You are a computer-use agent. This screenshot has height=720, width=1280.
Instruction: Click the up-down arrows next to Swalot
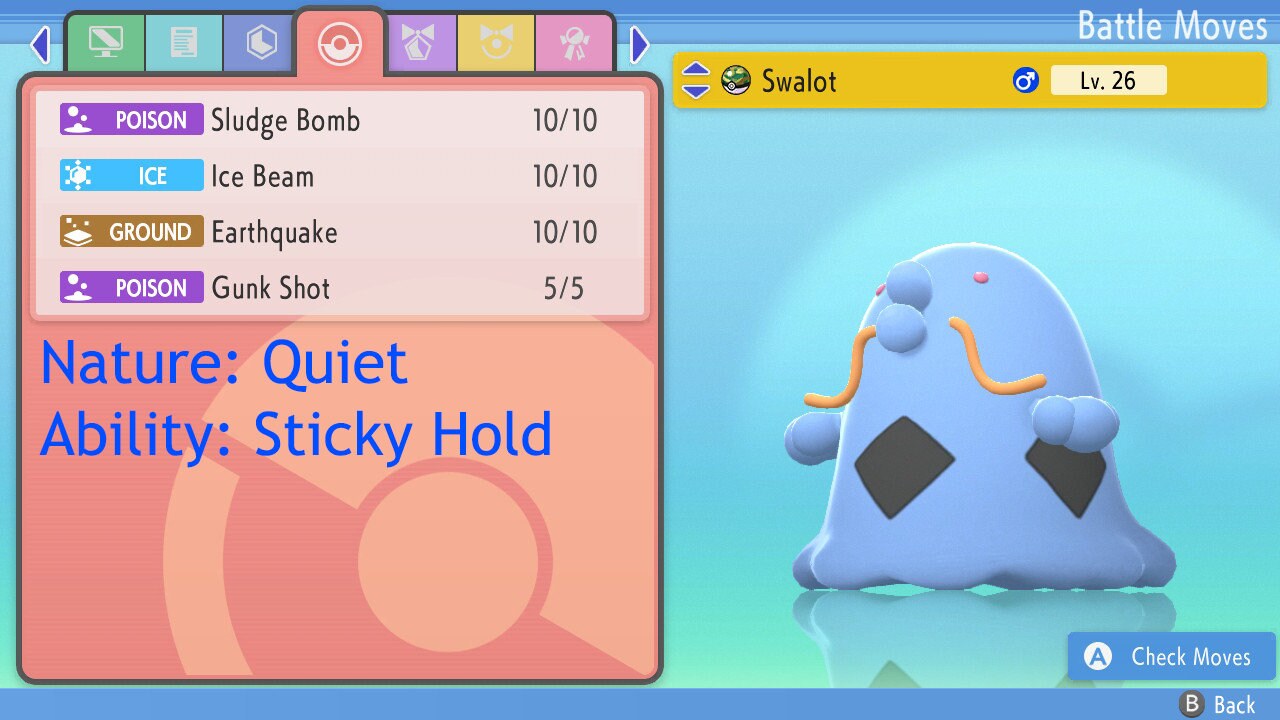[697, 80]
